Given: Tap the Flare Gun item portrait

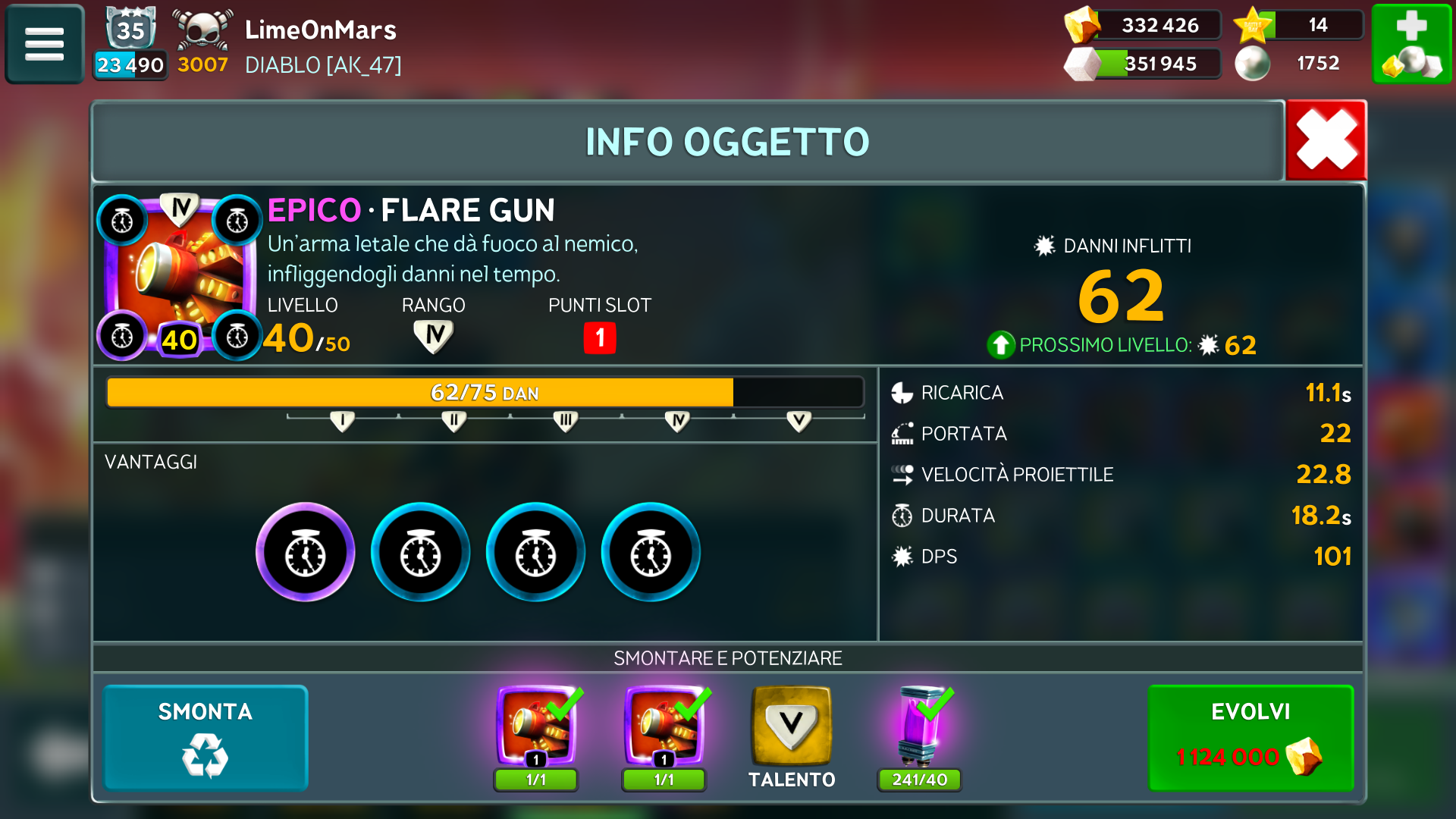Looking at the screenshot, I should click(x=180, y=277).
